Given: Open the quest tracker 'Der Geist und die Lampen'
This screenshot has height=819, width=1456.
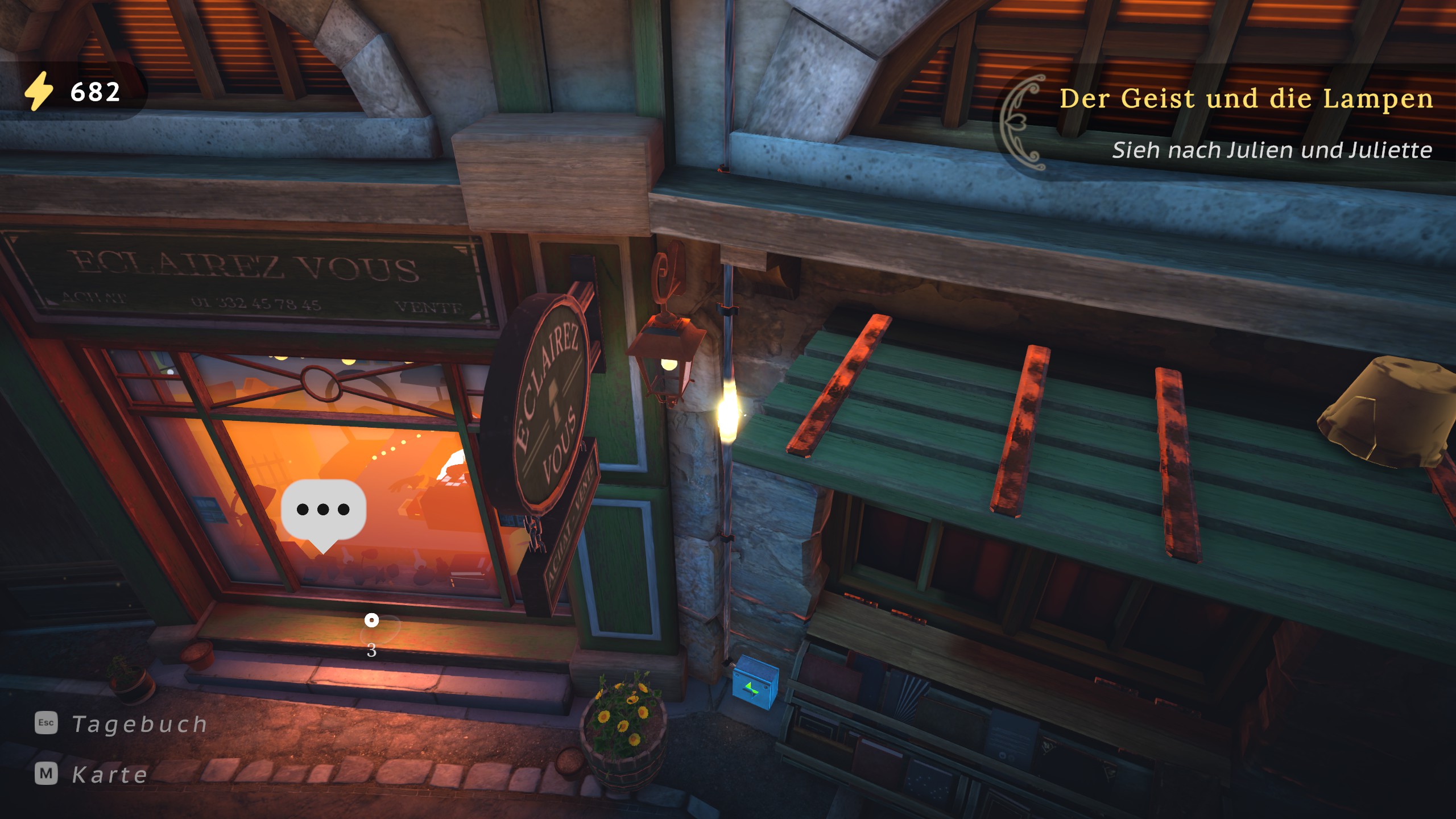Looking at the screenshot, I should tap(1246, 99).
